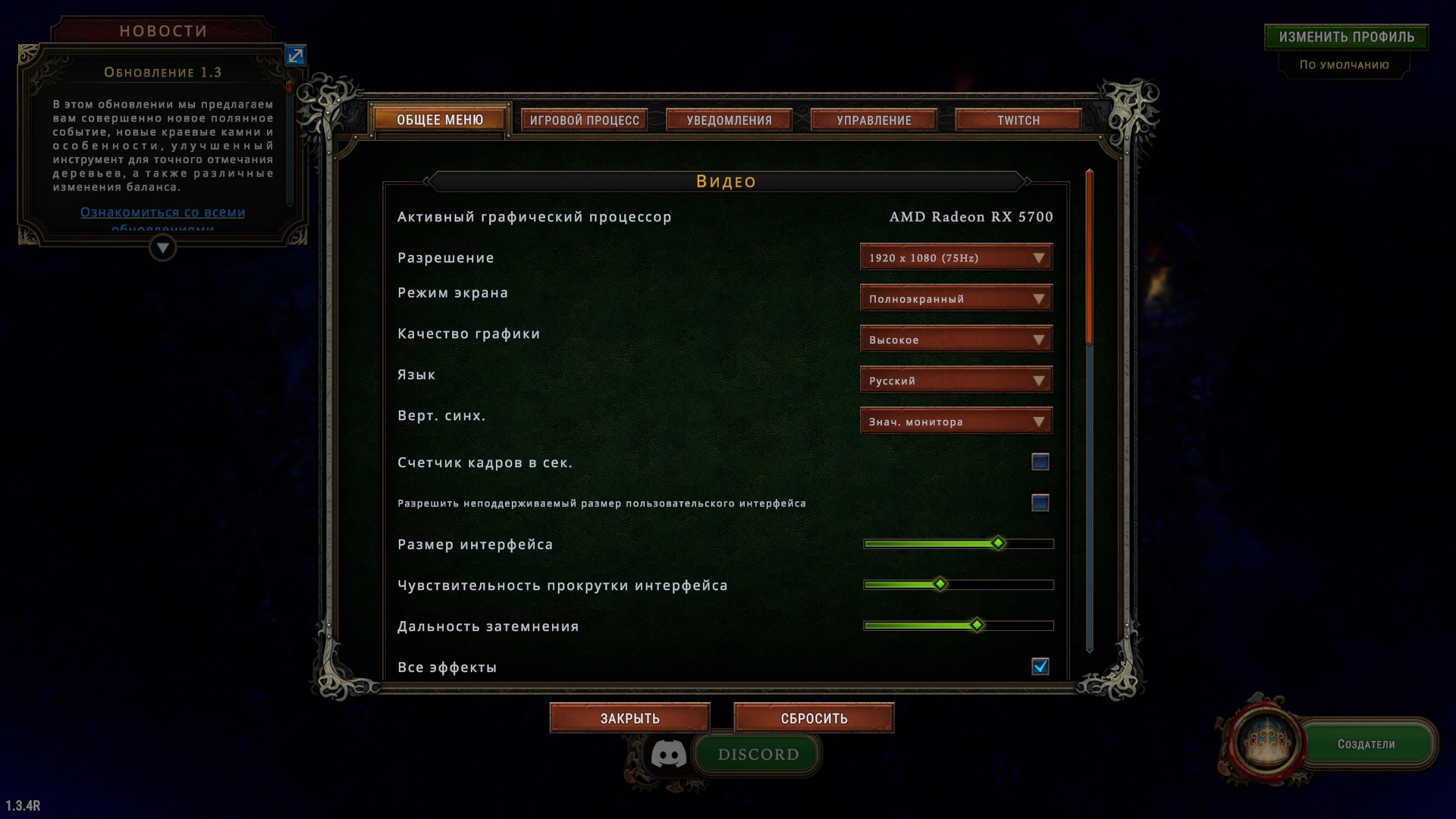
Task: Adjust the Размер интерфейса slider
Action: point(998,544)
